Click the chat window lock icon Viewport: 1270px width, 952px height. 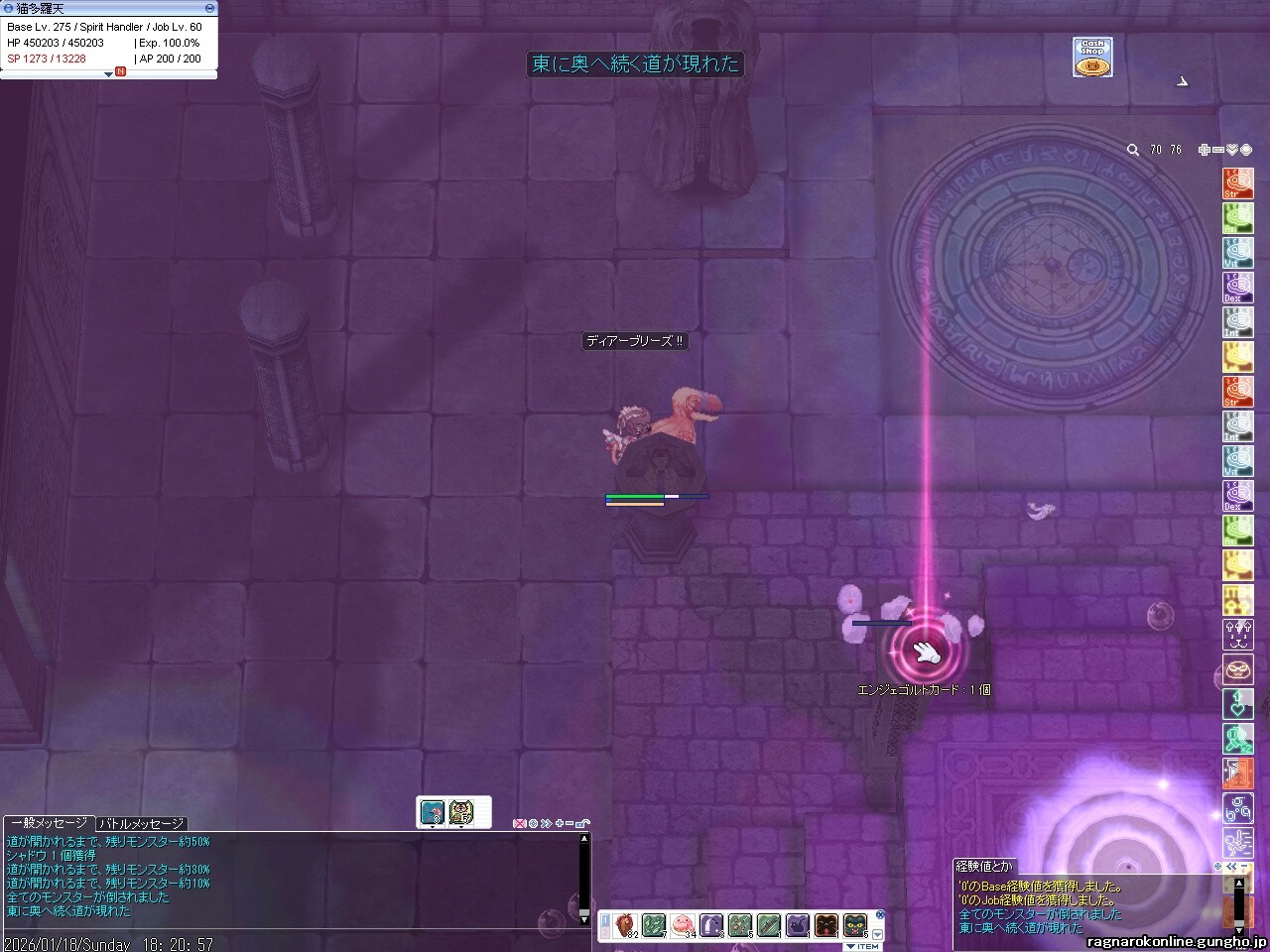(582, 823)
